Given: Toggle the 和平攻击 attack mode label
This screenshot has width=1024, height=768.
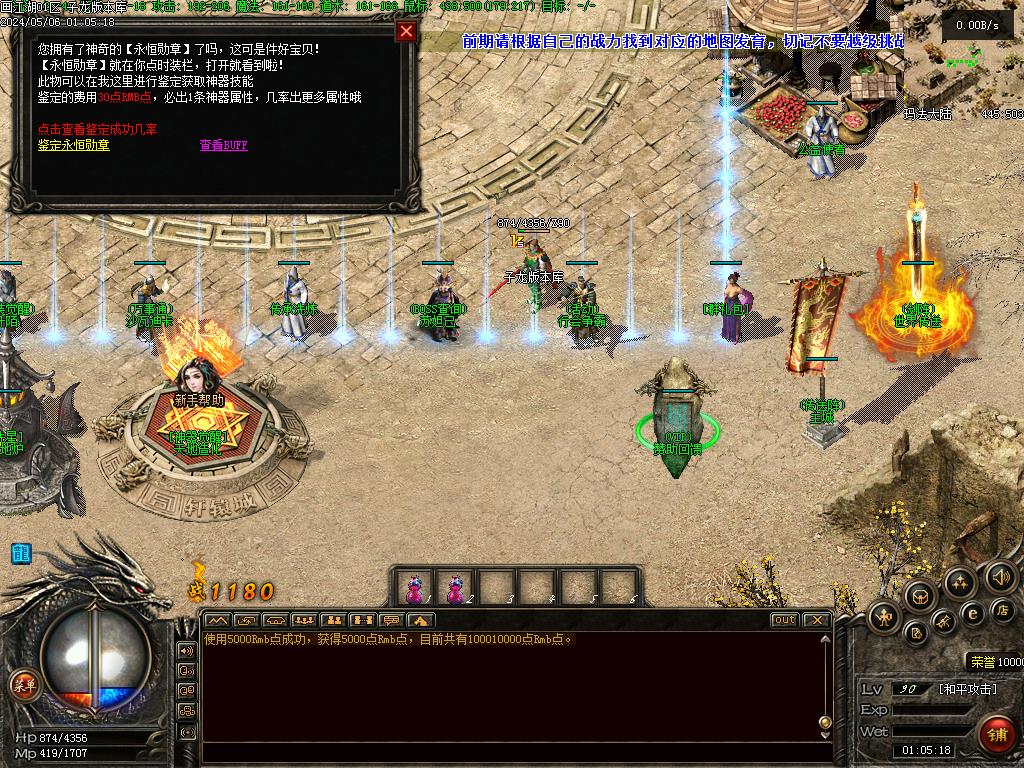Looking at the screenshot, I should 967,689.
